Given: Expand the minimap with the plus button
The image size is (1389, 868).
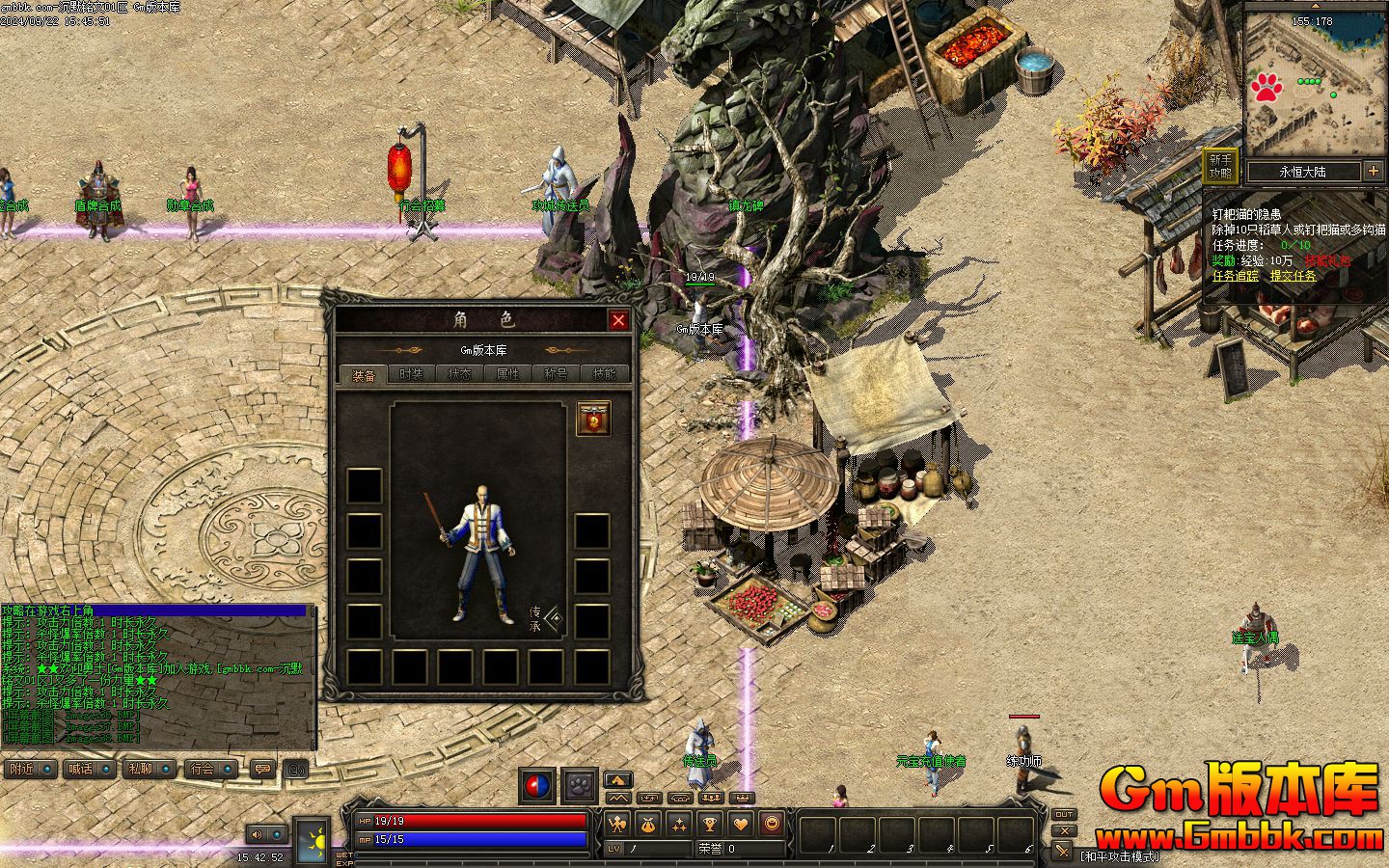Looking at the screenshot, I should 1374,172.
